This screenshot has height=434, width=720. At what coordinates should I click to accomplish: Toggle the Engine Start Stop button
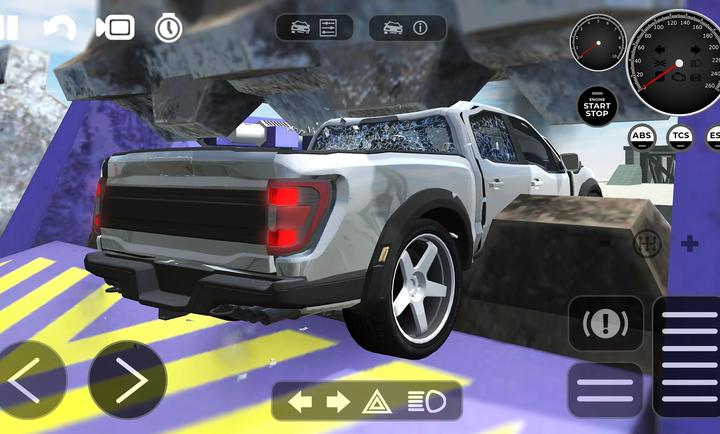[597, 105]
